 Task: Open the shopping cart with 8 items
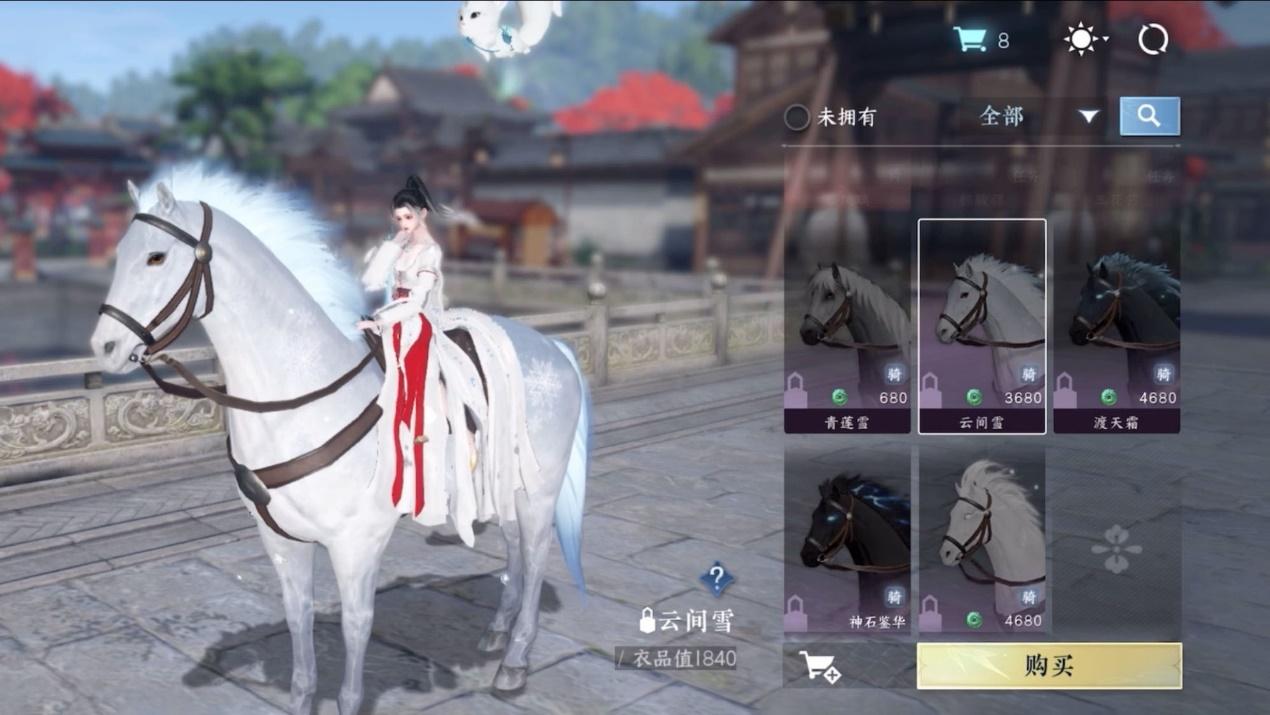click(x=970, y=40)
